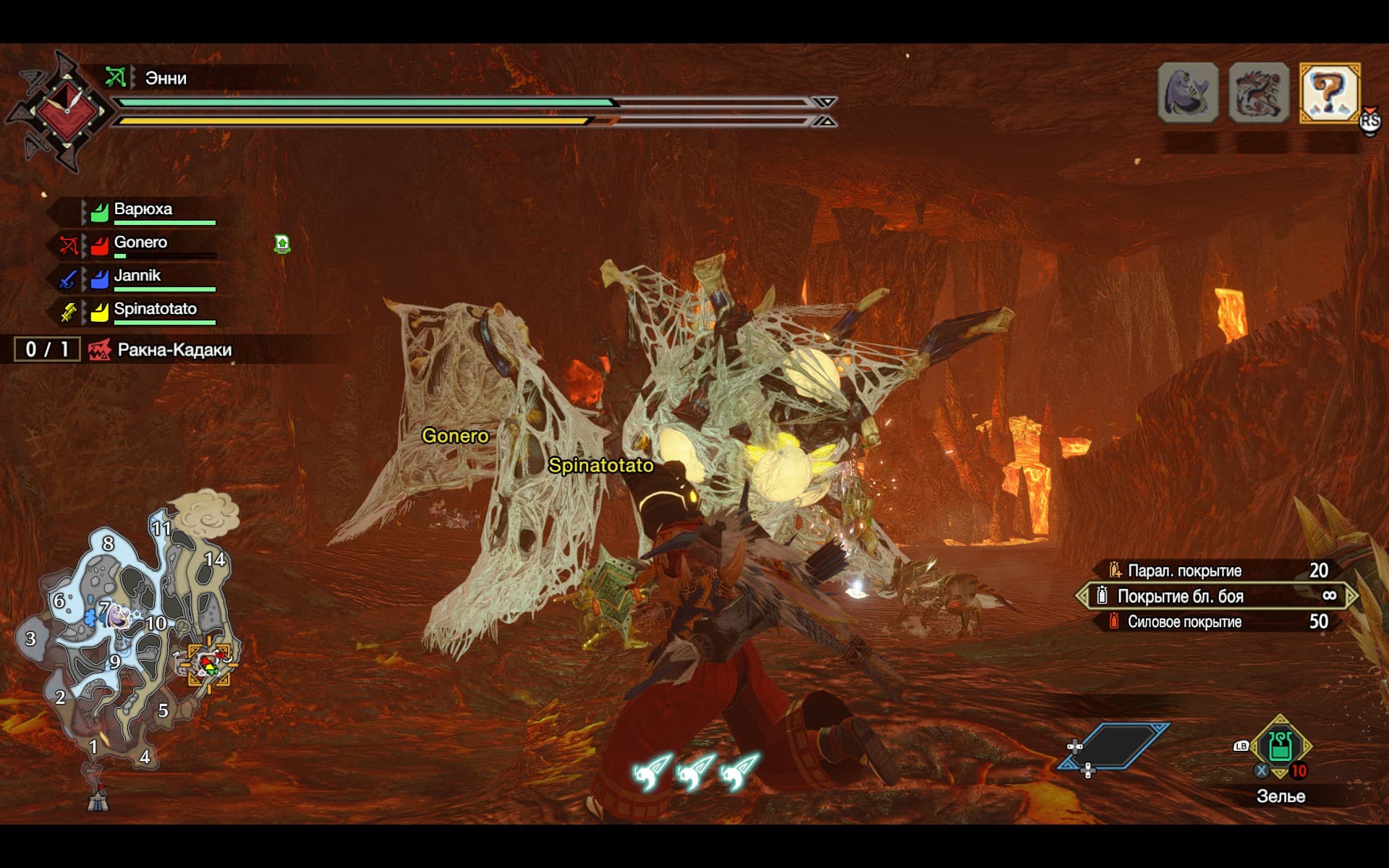Select the red dragon monster target icon
Viewport: 1389px width, 868px height.
tap(1259, 93)
